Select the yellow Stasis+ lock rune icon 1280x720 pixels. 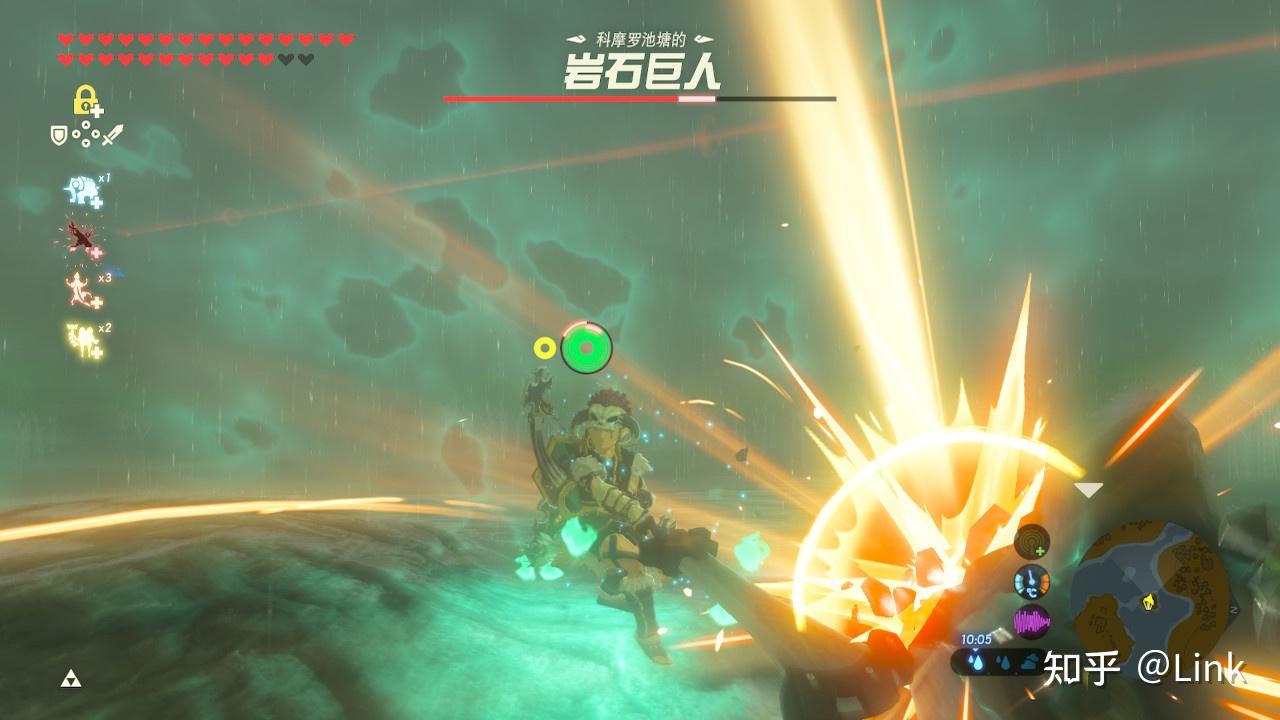pyautogui.click(x=85, y=100)
